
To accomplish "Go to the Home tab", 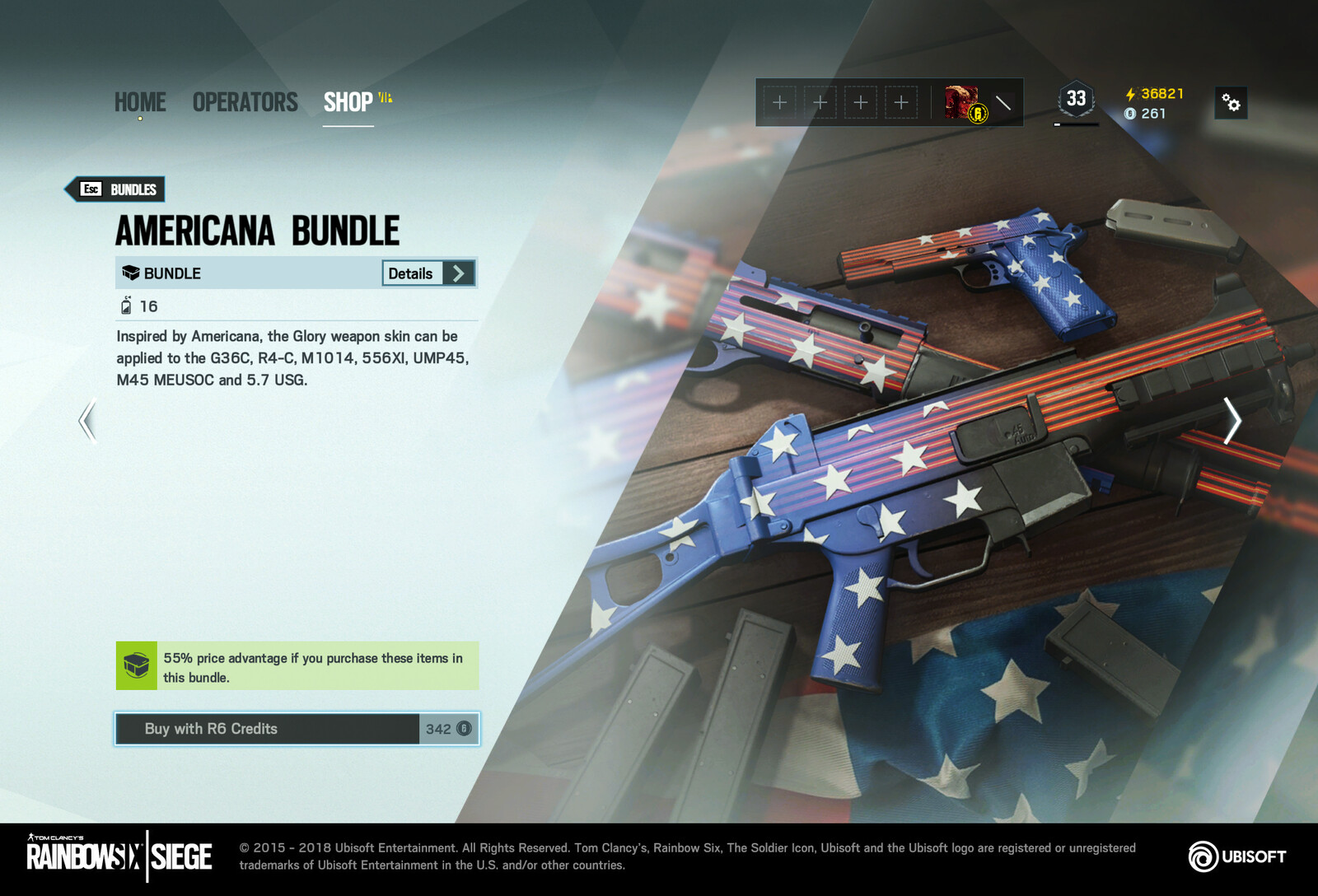I will [140, 102].
